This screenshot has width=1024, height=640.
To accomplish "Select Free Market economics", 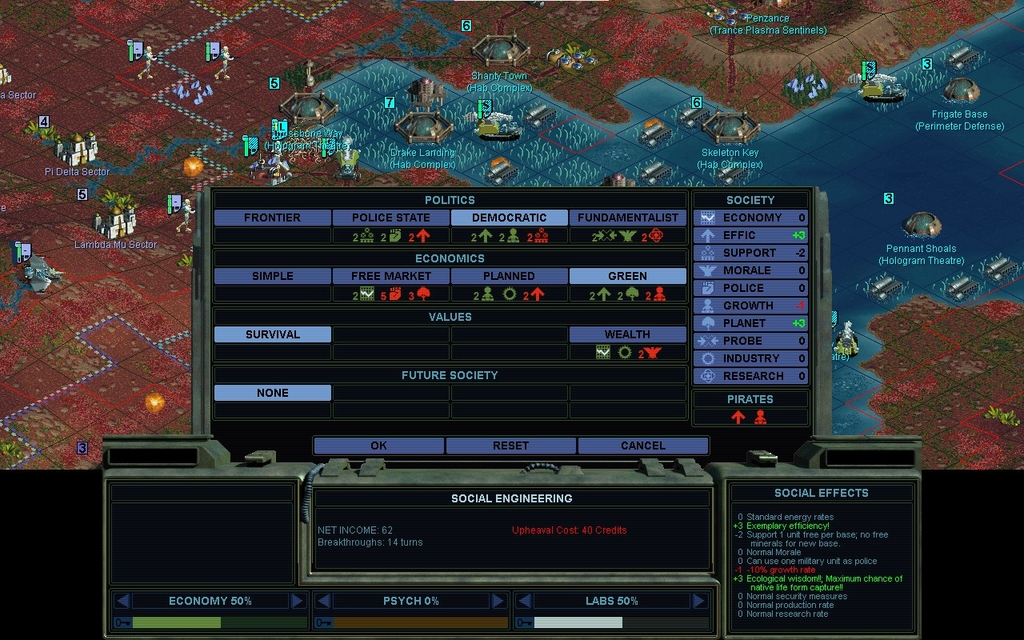I will 391,276.
